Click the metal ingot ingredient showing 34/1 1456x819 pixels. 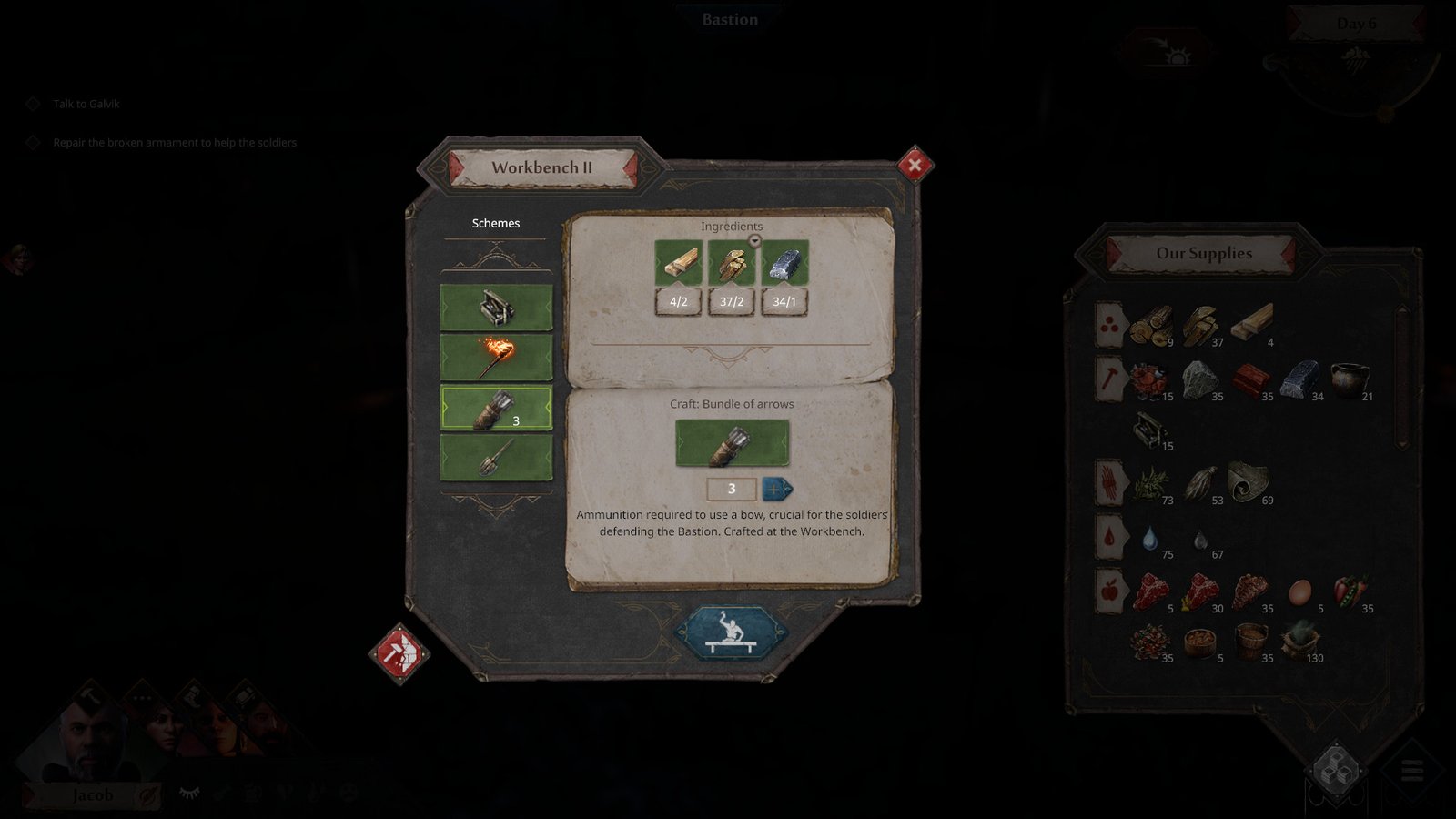tap(784, 265)
